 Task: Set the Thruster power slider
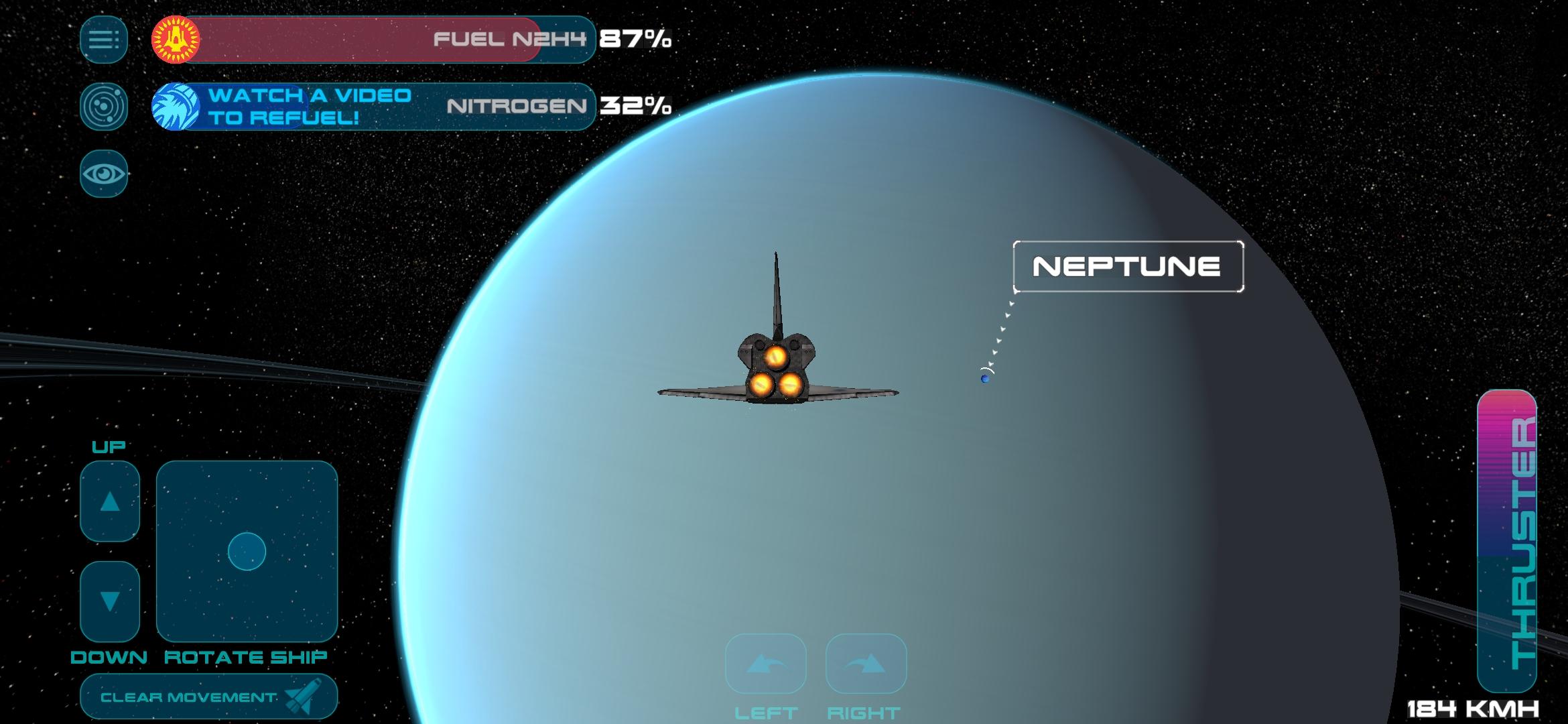pyautogui.click(x=1506, y=542)
